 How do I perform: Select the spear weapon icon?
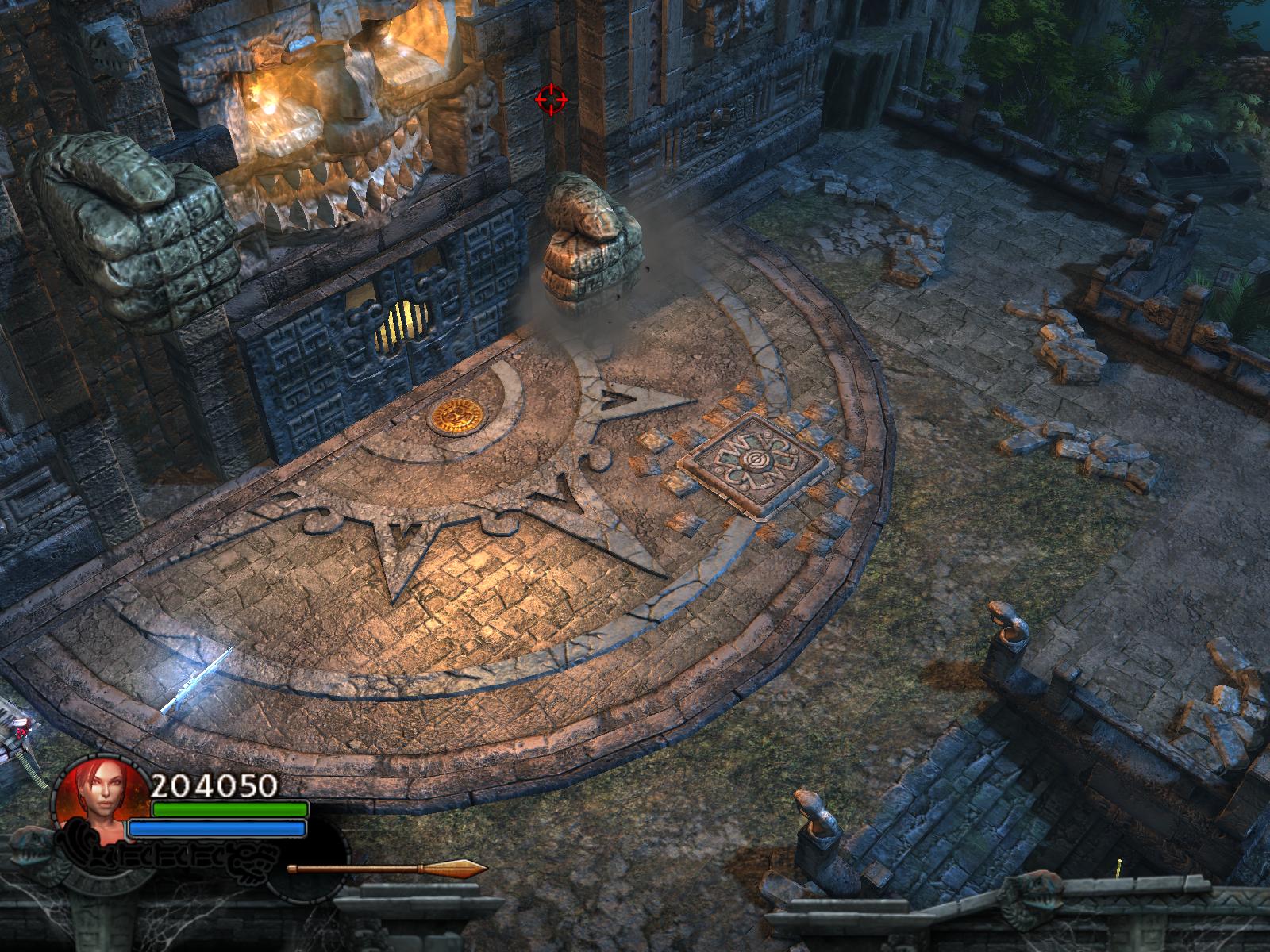tap(387, 869)
